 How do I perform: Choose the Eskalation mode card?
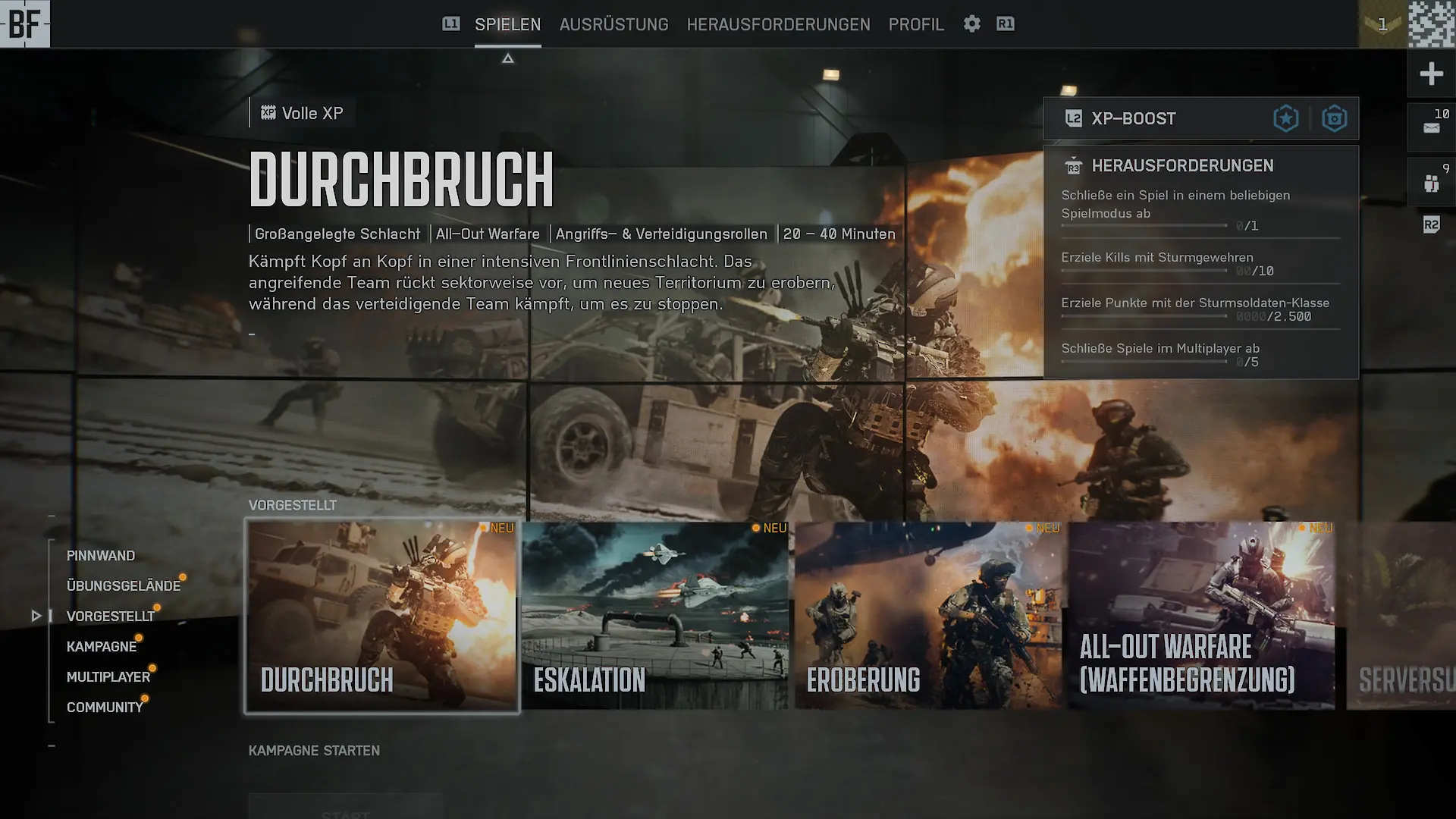655,616
